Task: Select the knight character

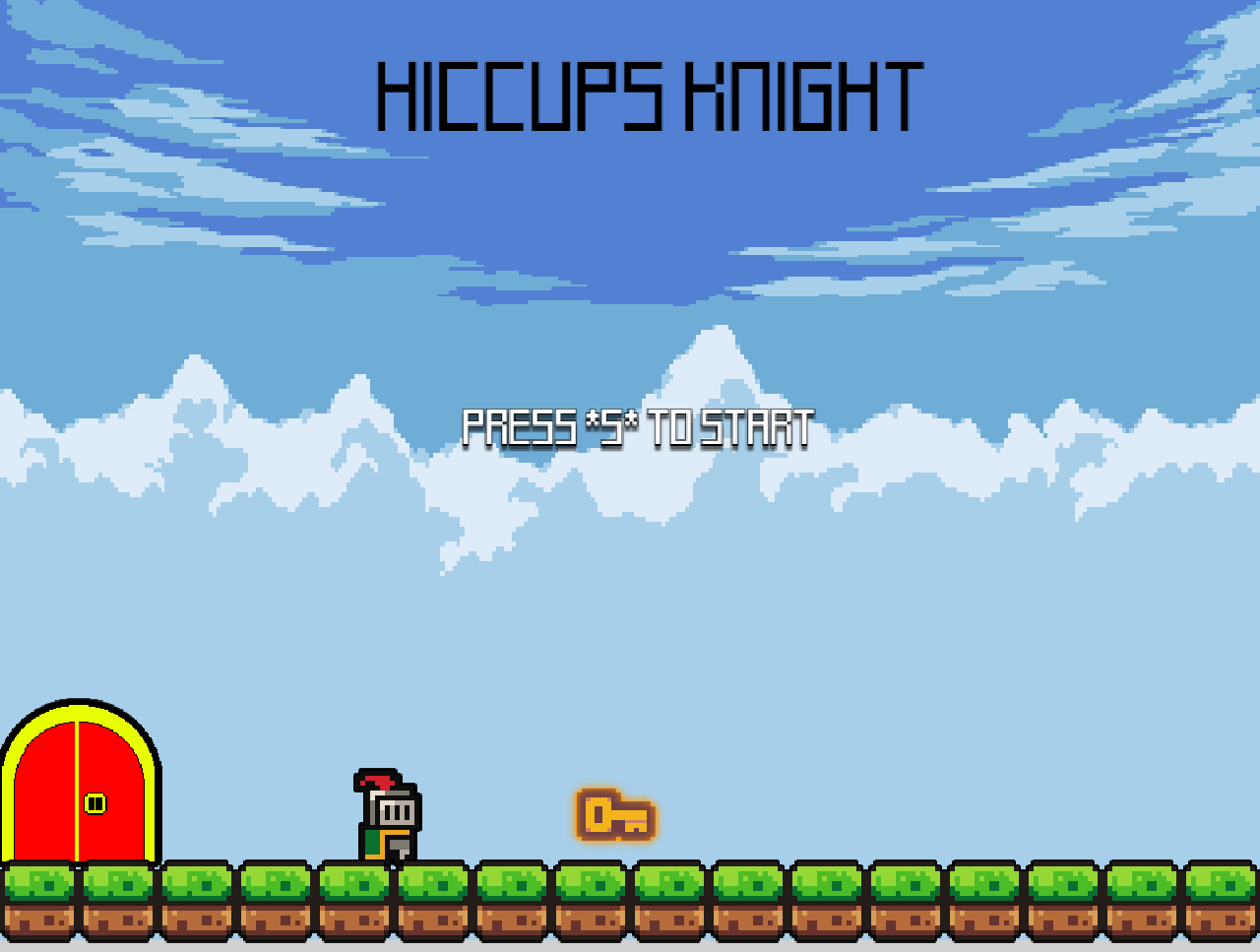Action: 386,817
